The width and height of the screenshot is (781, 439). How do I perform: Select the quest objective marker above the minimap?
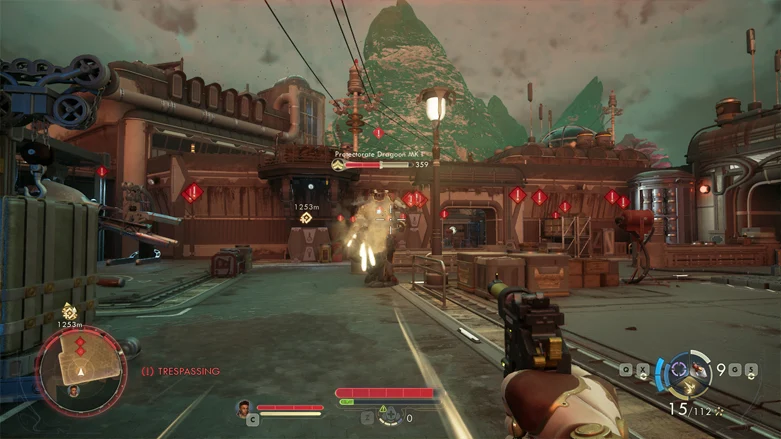coord(68,311)
